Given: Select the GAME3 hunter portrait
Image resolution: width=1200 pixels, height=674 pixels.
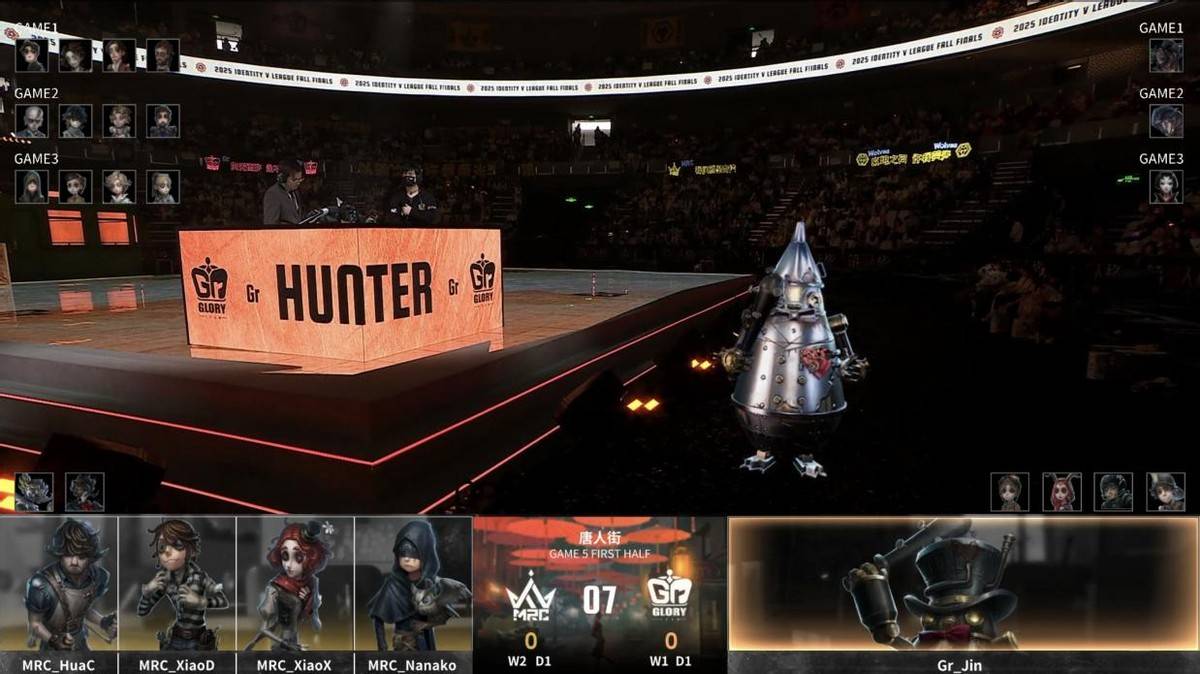Looking at the screenshot, I should pyautogui.click(x=1166, y=187).
